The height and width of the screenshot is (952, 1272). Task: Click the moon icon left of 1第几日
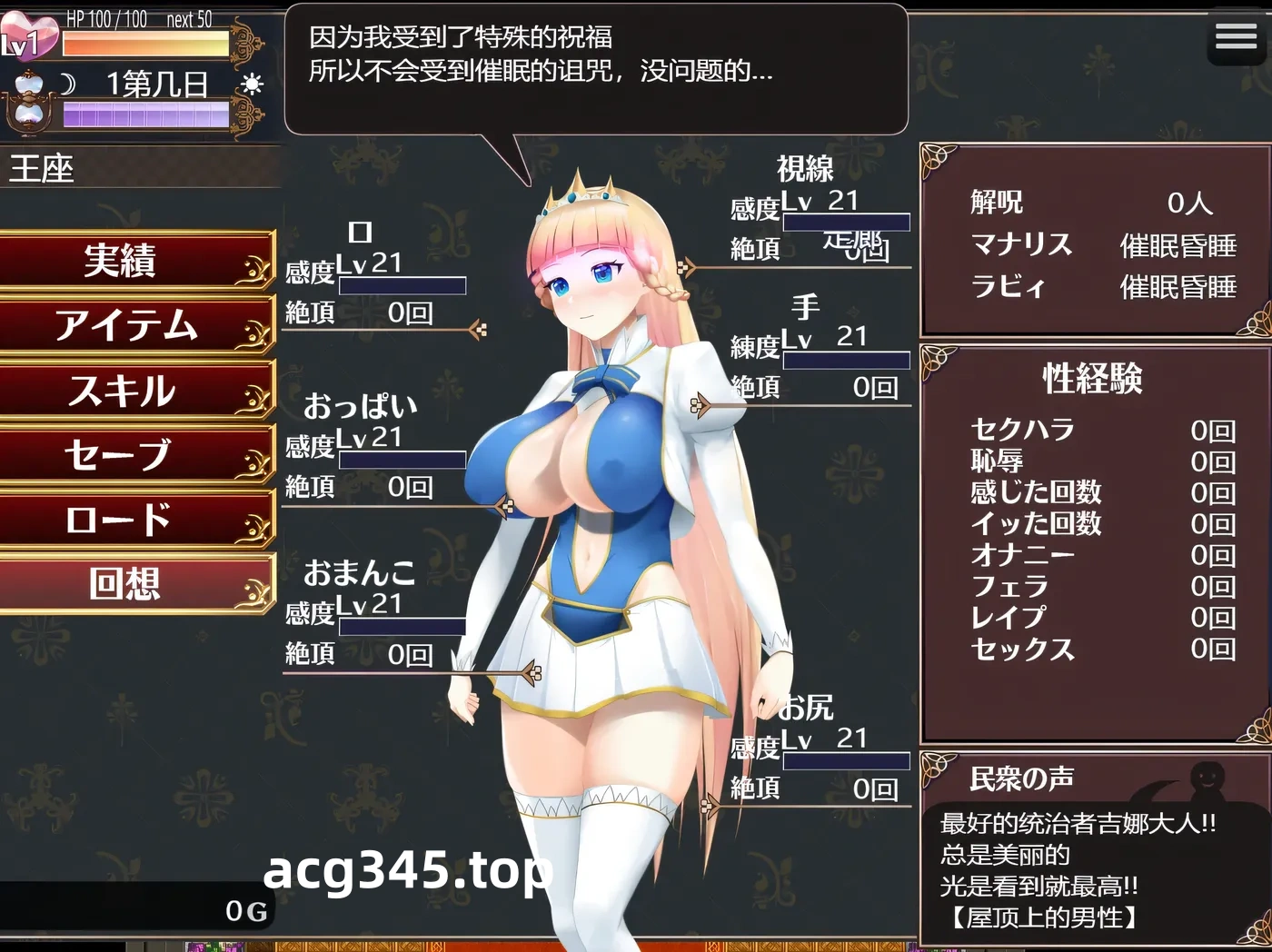click(x=67, y=83)
